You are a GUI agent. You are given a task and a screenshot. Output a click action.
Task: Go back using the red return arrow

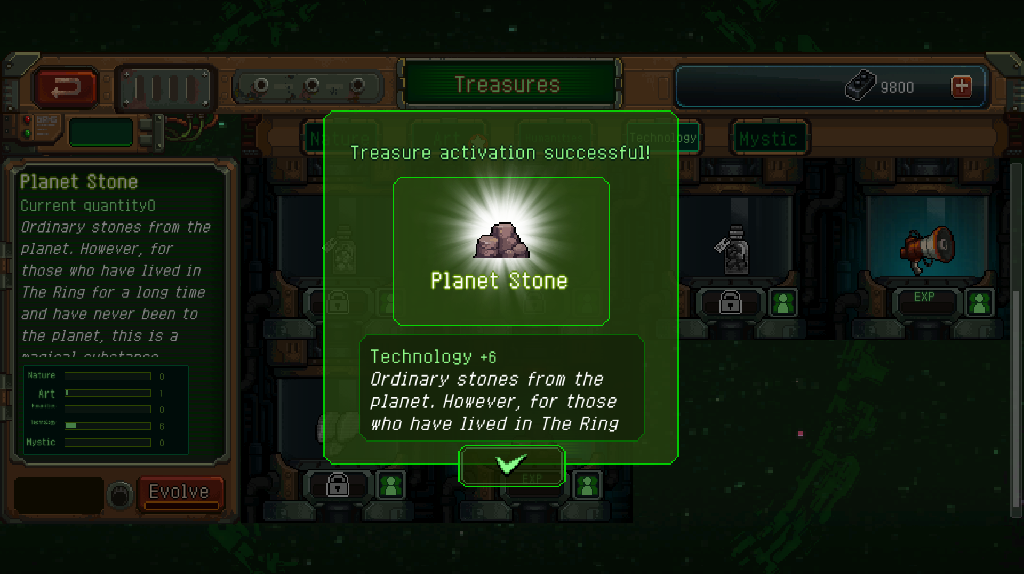point(67,88)
